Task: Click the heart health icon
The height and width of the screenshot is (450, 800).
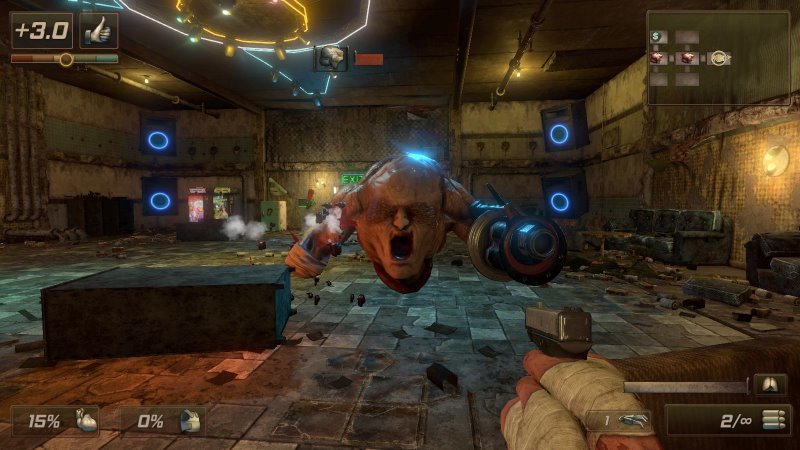Action: pyautogui.click(x=88, y=421)
